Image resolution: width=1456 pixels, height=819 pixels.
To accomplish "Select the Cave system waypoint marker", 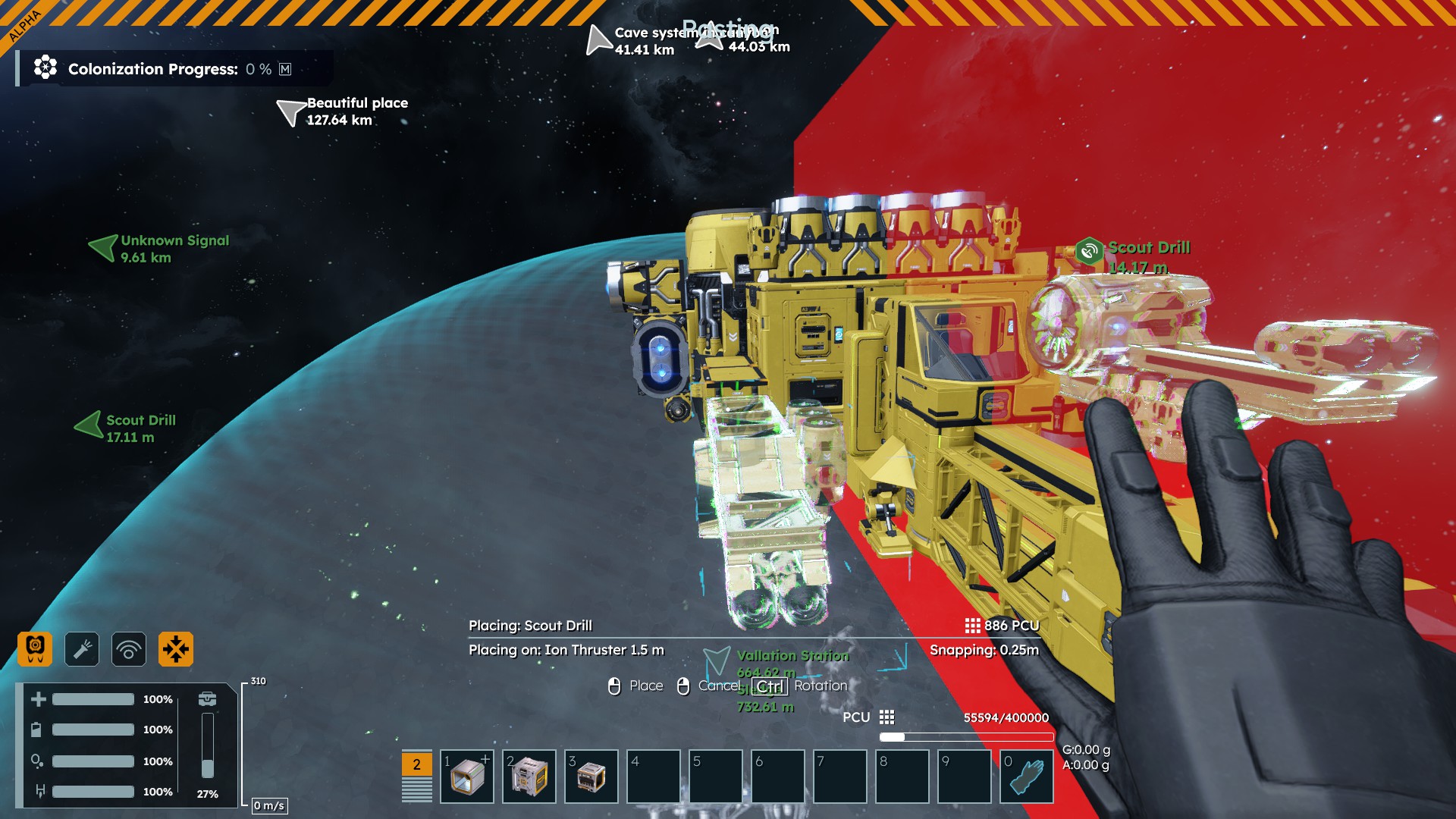I will pos(598,40).
